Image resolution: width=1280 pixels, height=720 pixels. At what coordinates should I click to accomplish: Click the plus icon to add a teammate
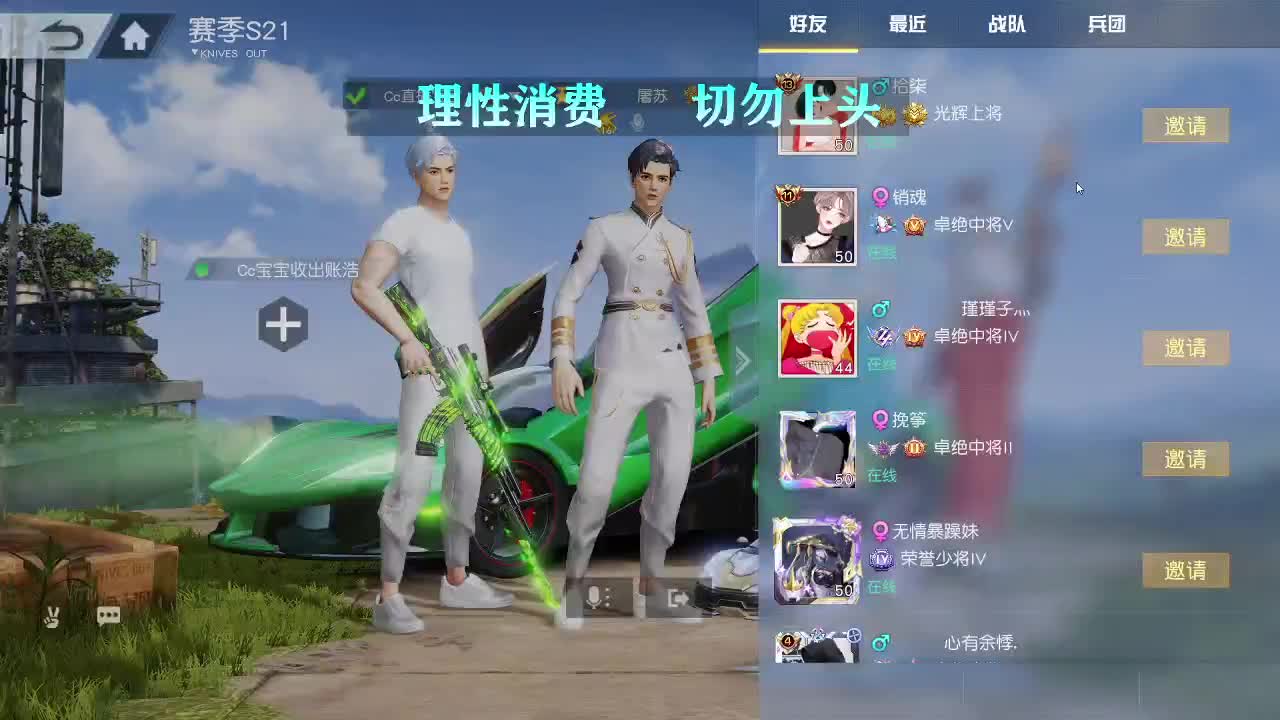point(283,324)
